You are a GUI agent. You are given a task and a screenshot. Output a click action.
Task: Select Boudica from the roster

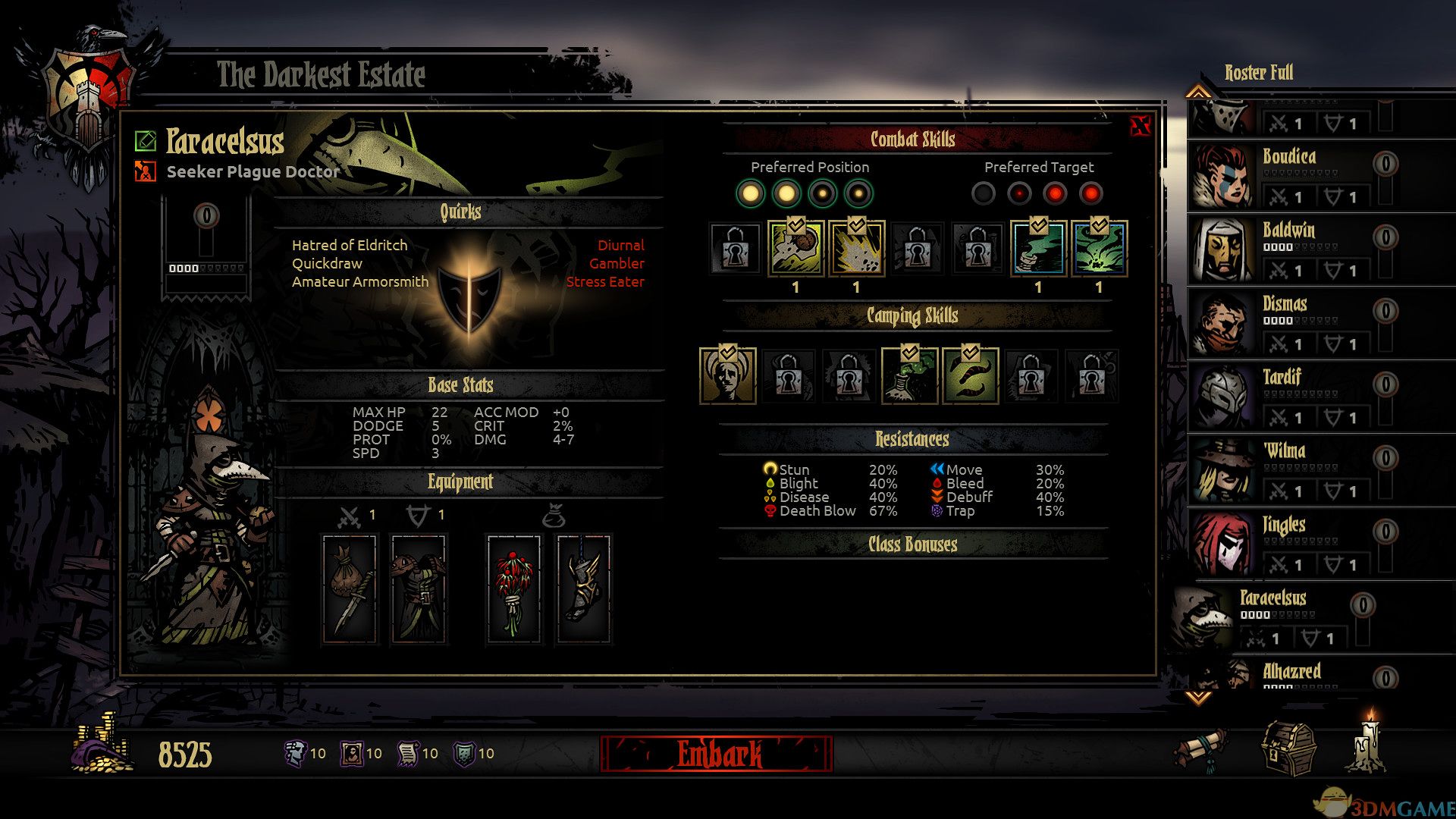click(1289, 175)
